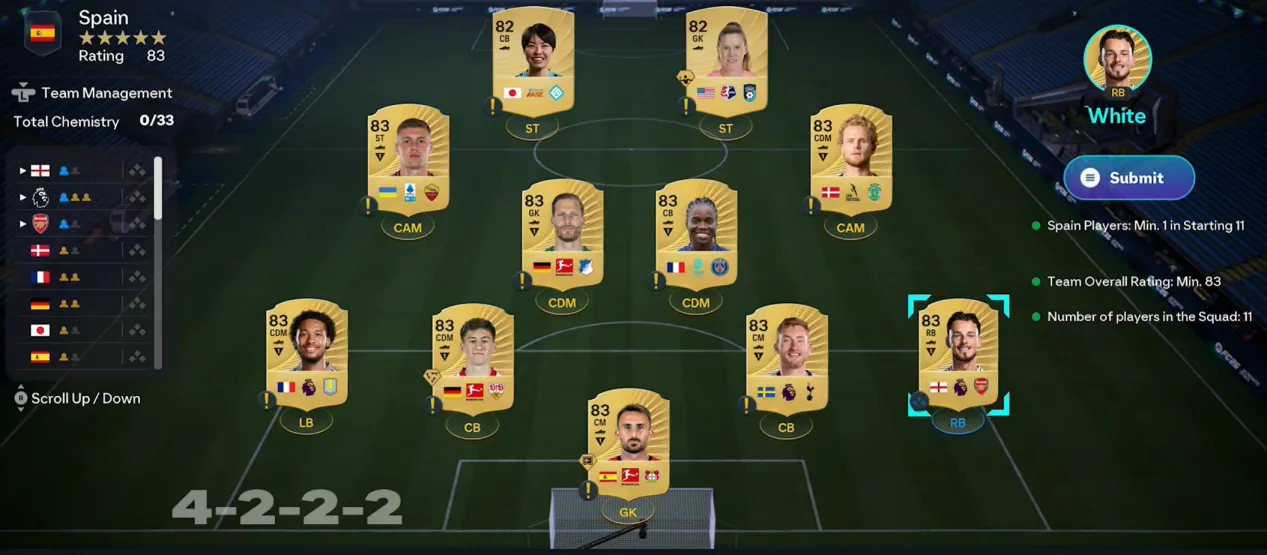Expand the Arsenal chemistry row
This screenshot has width=1267, height=555.
click(23, 224)
